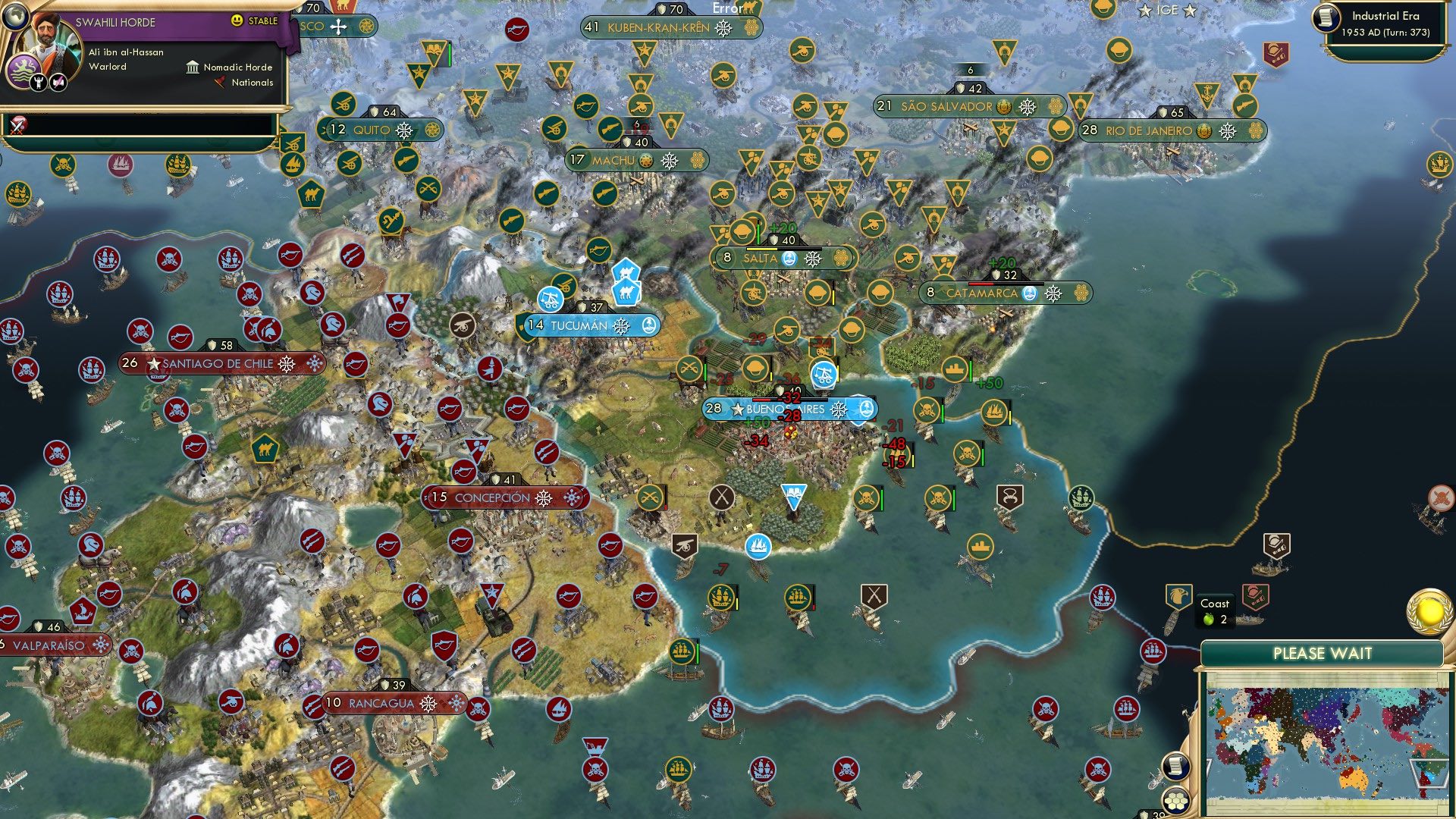This screenshot has width=1456, height=819.
Task: Click the red Nationals flag icon
Action: [x=221, y=83]
